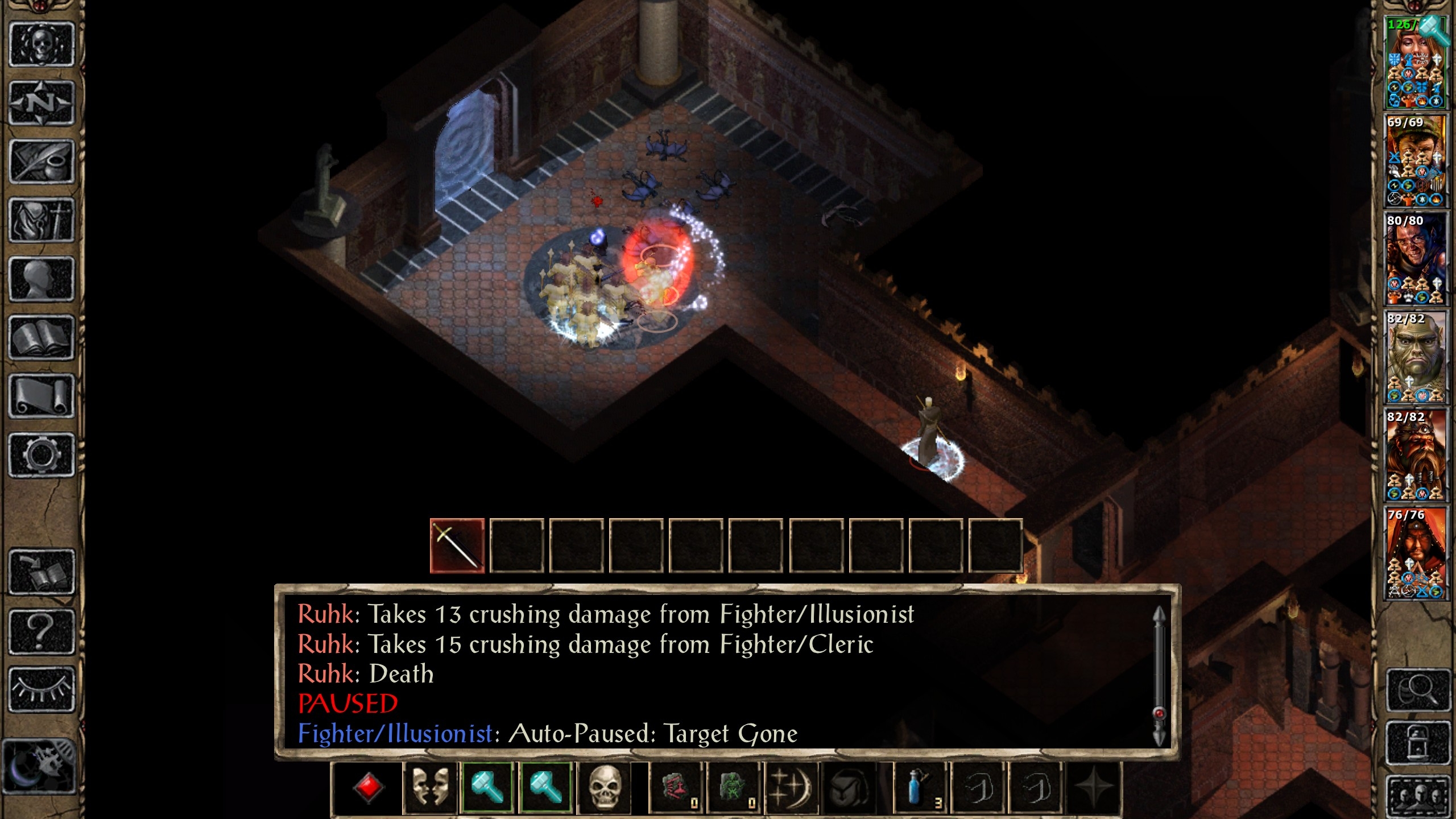The height and width of the screenshot is (819, 1456).
Task: Click the quick save book-with-arrow button
Action: coord(42,572)
